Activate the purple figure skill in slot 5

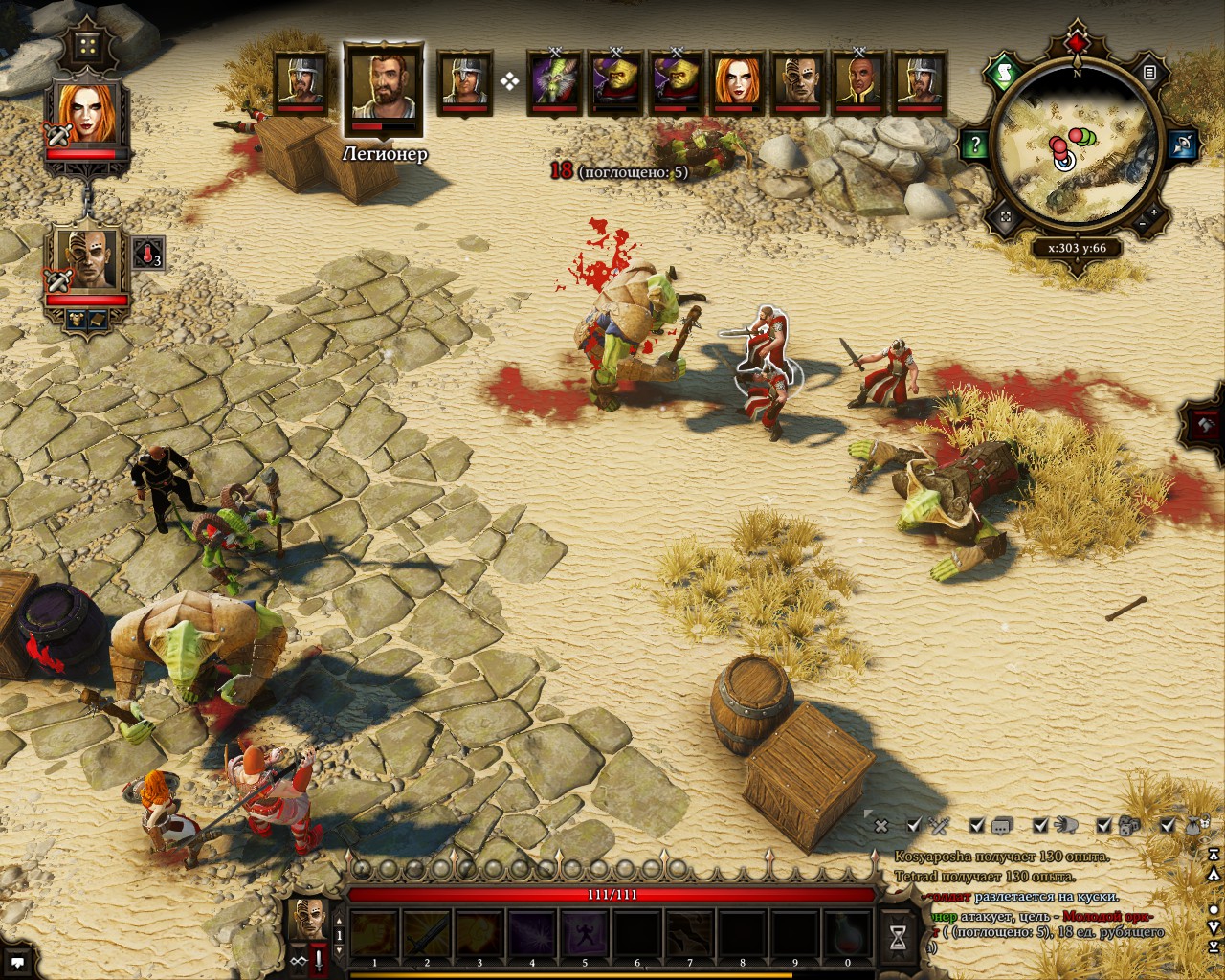coord(585,932)
